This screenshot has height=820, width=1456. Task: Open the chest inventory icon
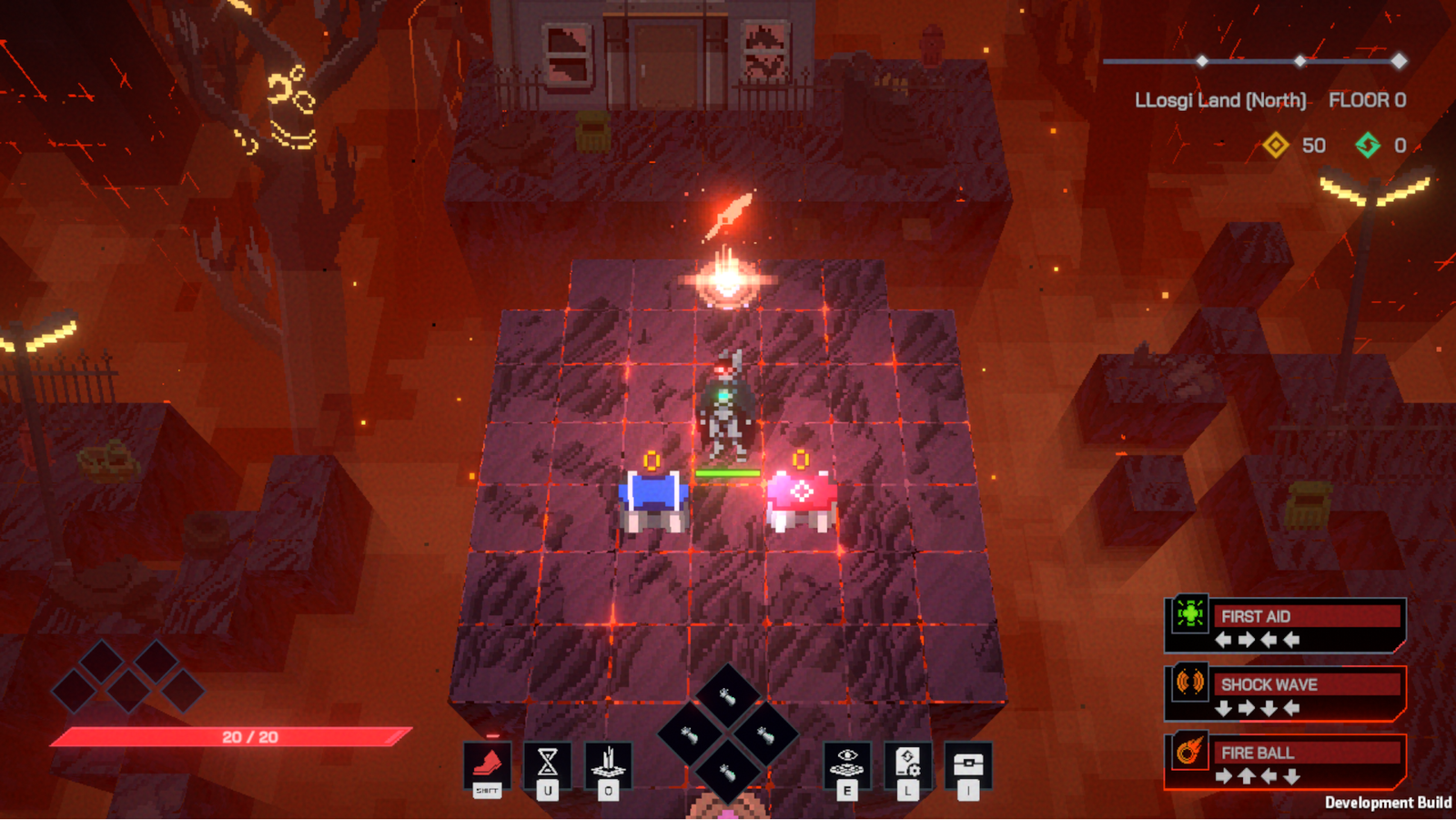(x=968, y=763)
